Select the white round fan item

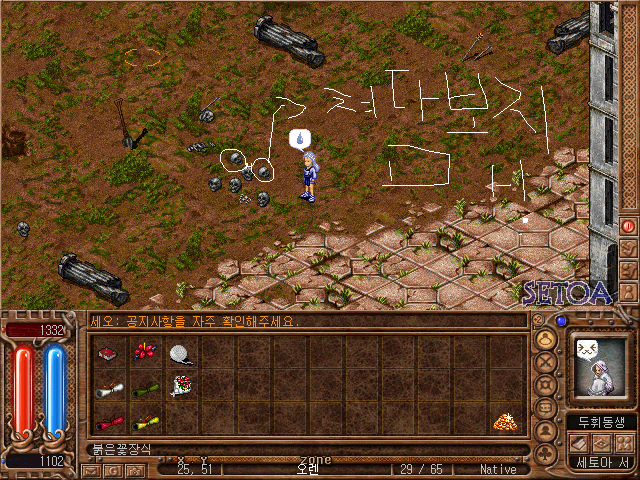tap(180, 354)
